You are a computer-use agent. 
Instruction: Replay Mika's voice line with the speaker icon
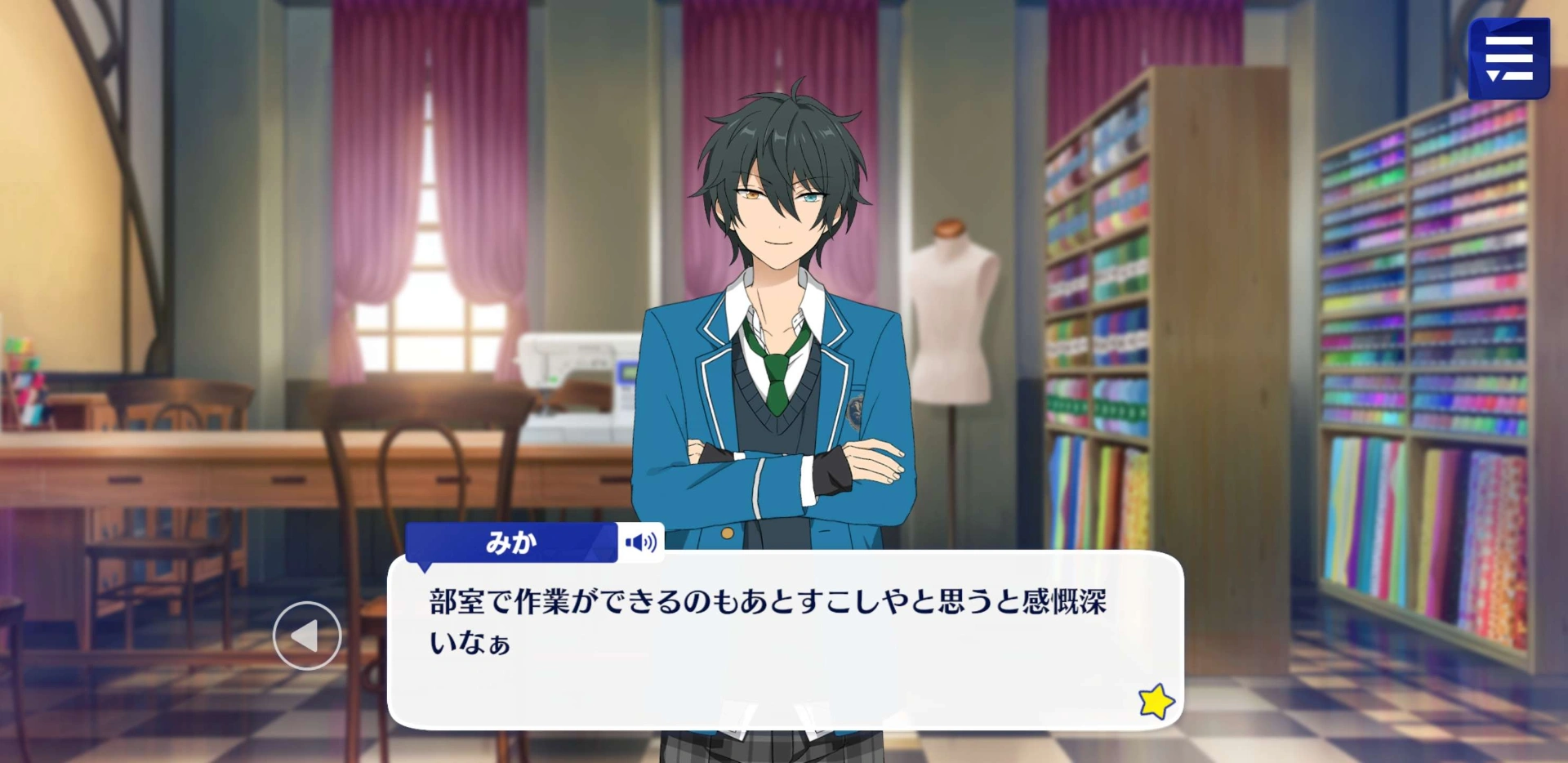(641, 542)
